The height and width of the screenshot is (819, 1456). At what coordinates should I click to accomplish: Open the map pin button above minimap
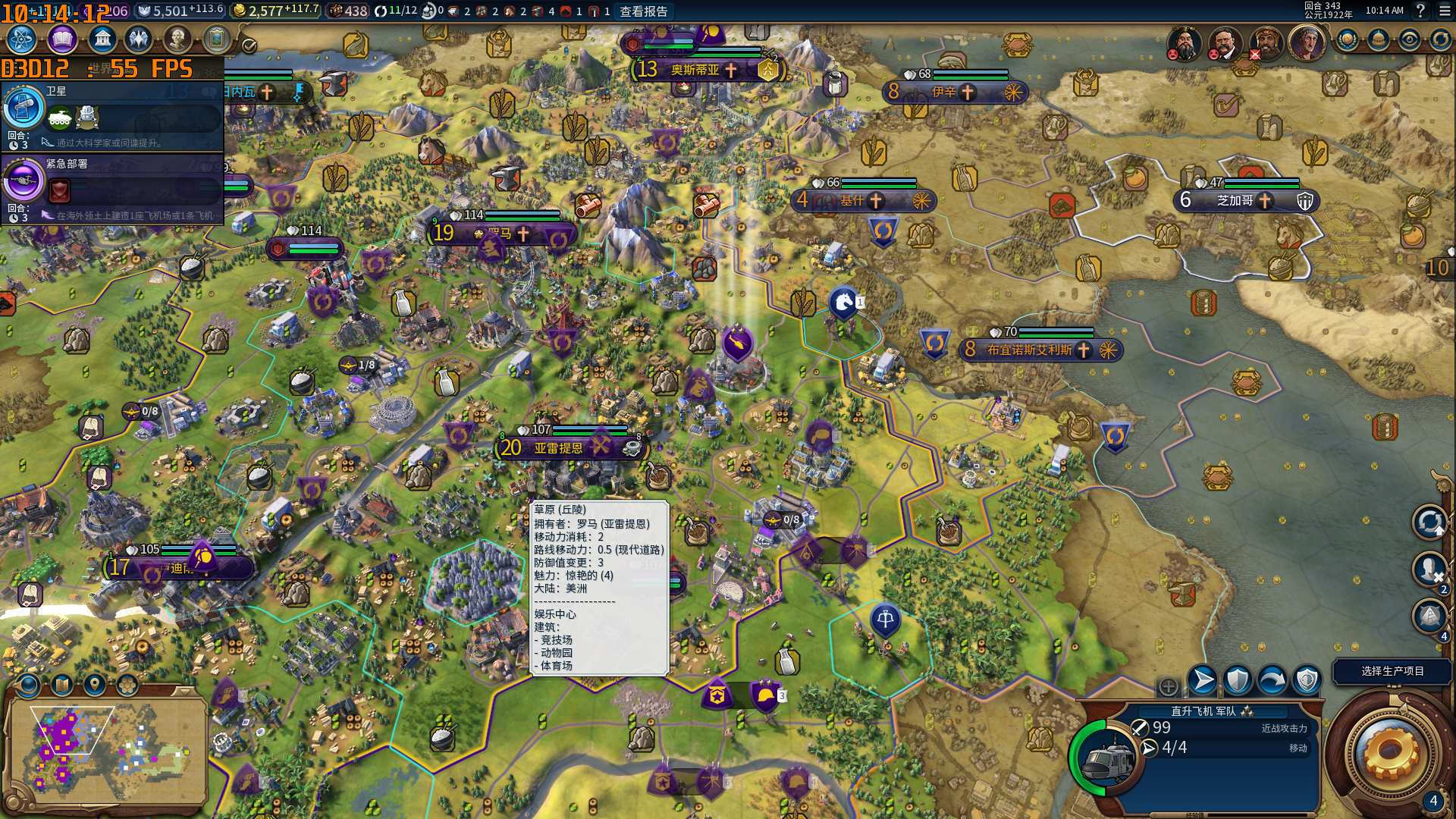coord(94,685)
